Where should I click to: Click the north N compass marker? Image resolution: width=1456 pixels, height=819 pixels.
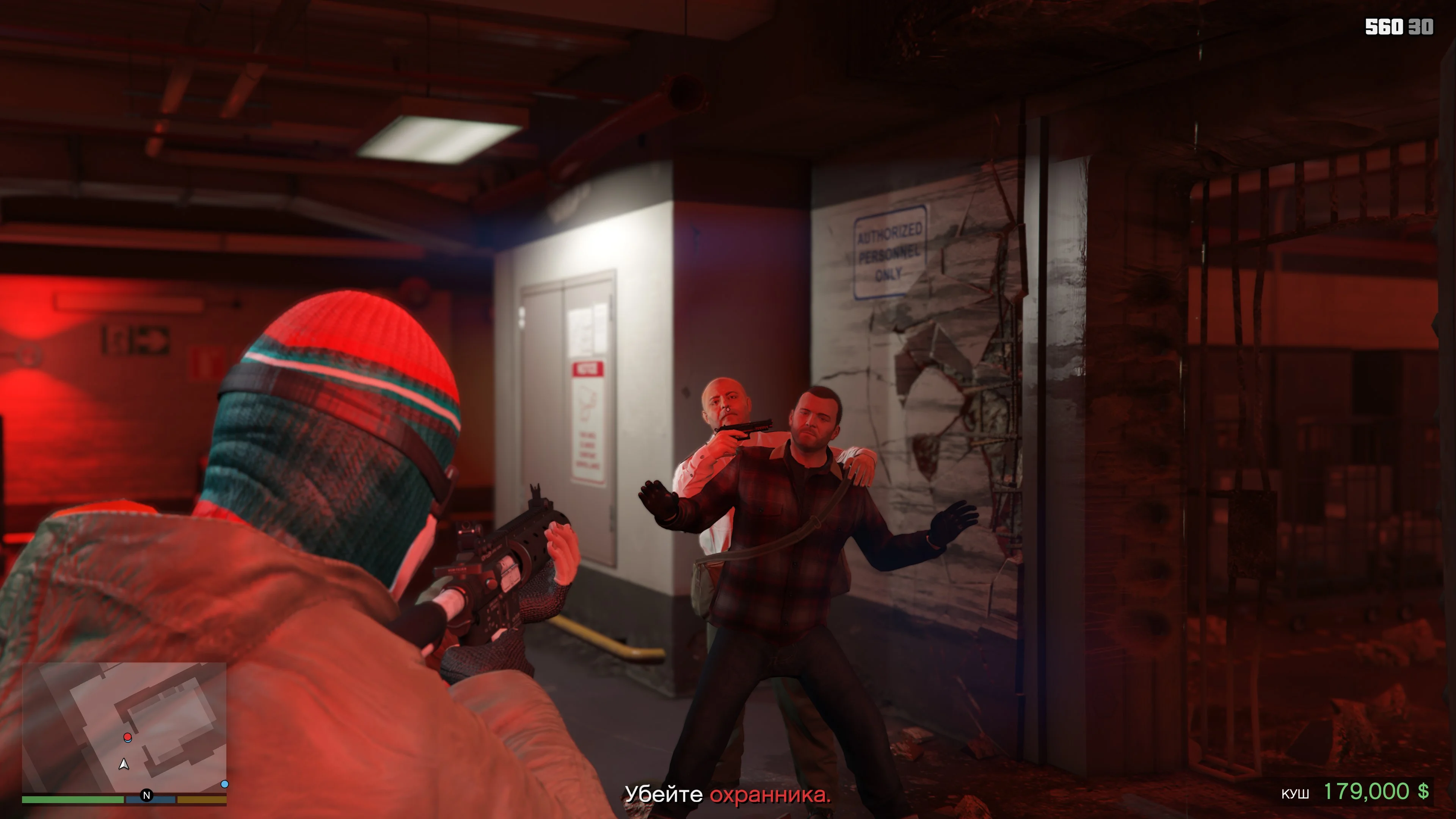(x=146, y=795)
